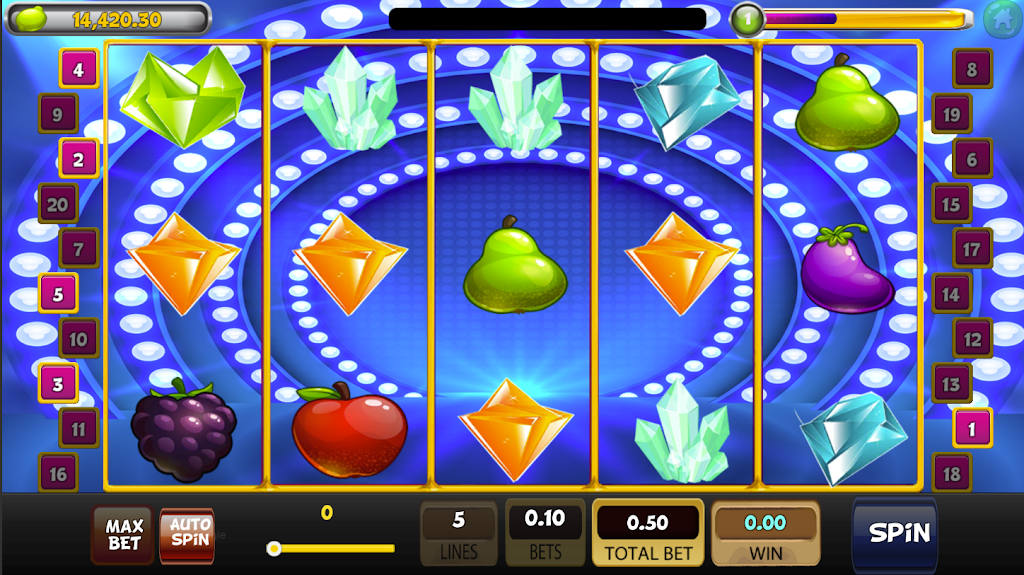Click the yellow slider handle
This screenshot has width=1024, height=575.
click(274, 548)
